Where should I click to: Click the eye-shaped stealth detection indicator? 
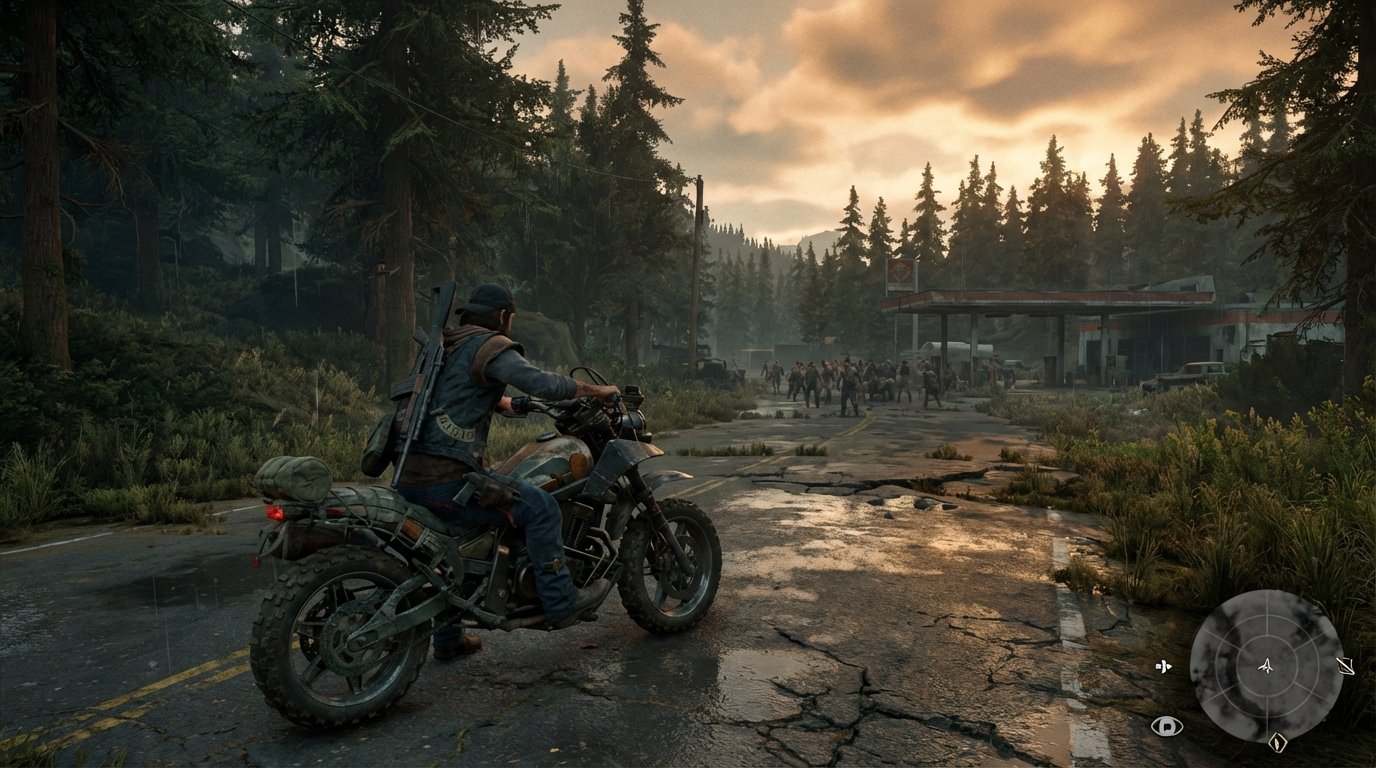1166,727
